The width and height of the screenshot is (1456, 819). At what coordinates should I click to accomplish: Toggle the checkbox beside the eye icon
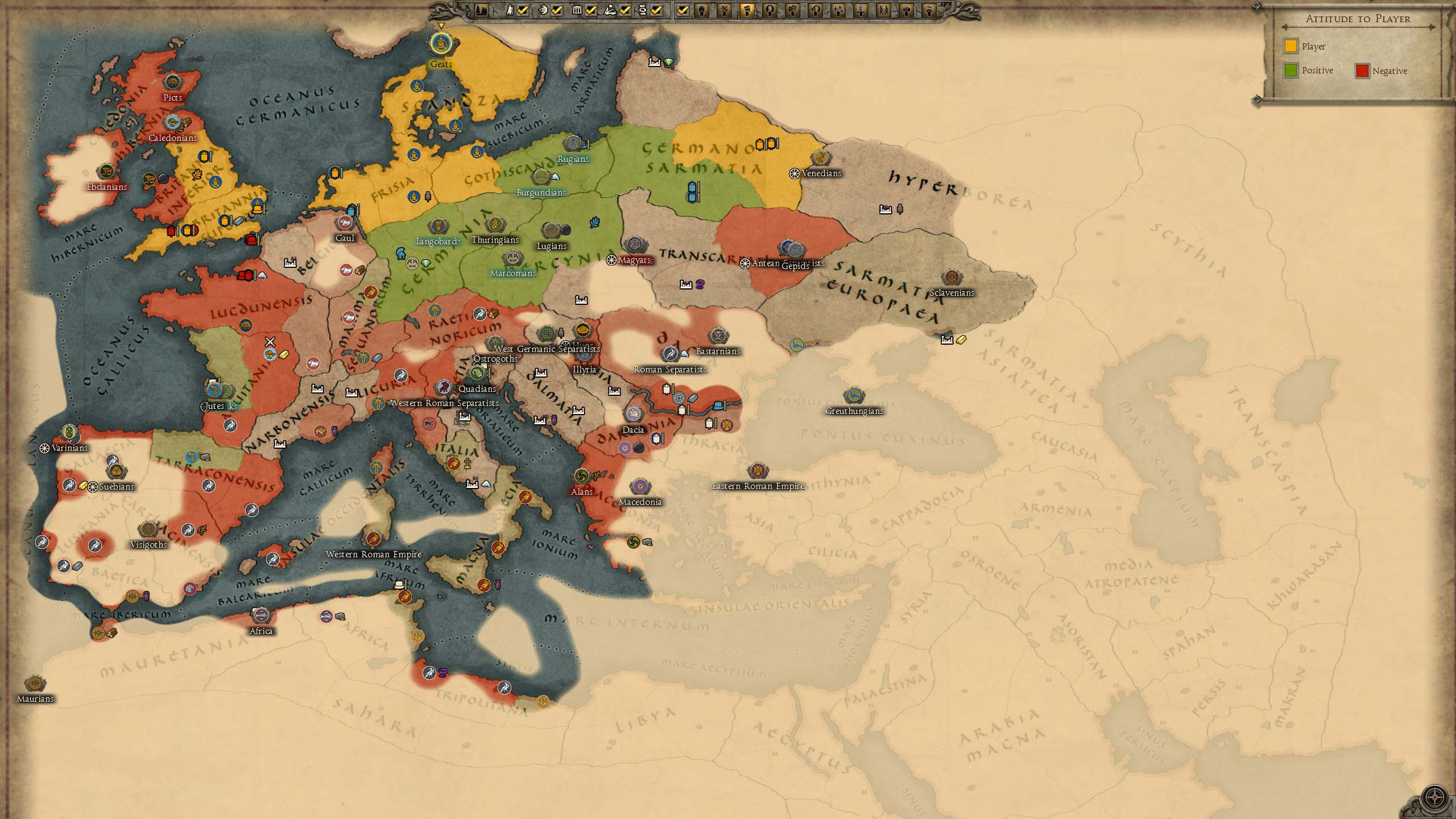(557, 10)
